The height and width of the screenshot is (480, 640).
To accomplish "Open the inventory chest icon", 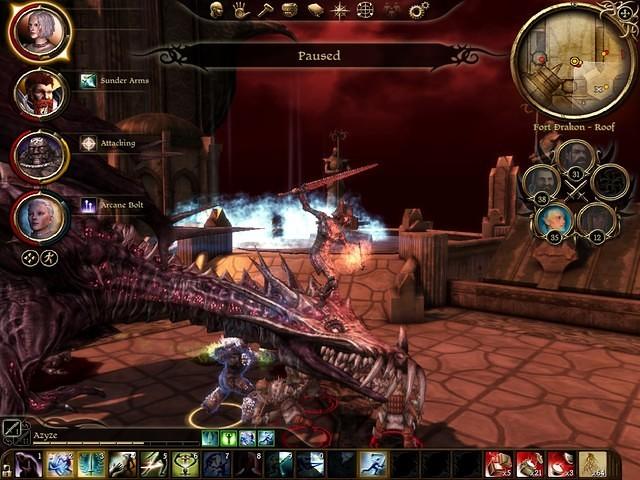I will coord(290,10).
